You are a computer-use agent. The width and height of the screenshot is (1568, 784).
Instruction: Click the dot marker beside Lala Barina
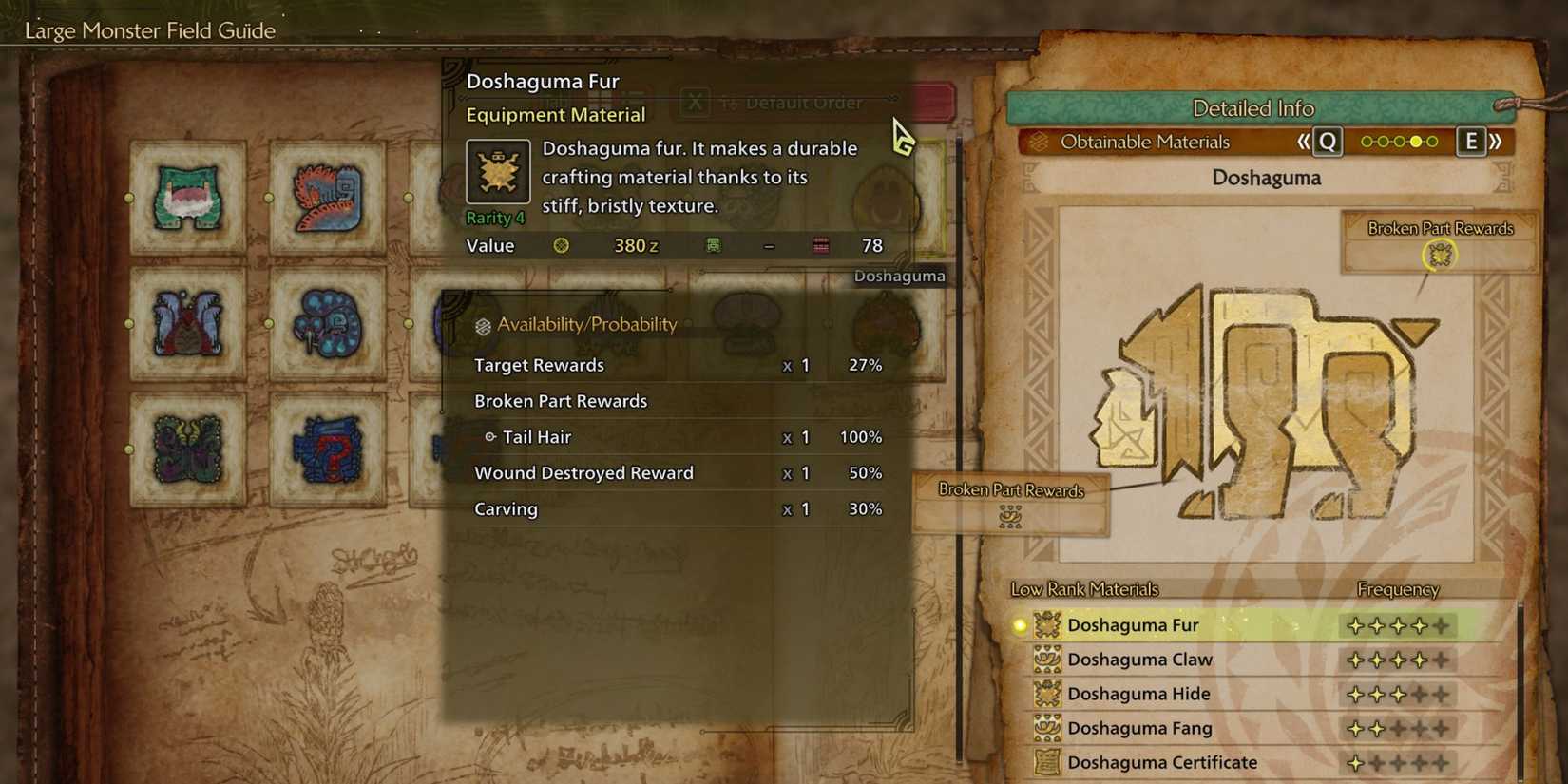(129, 322)
